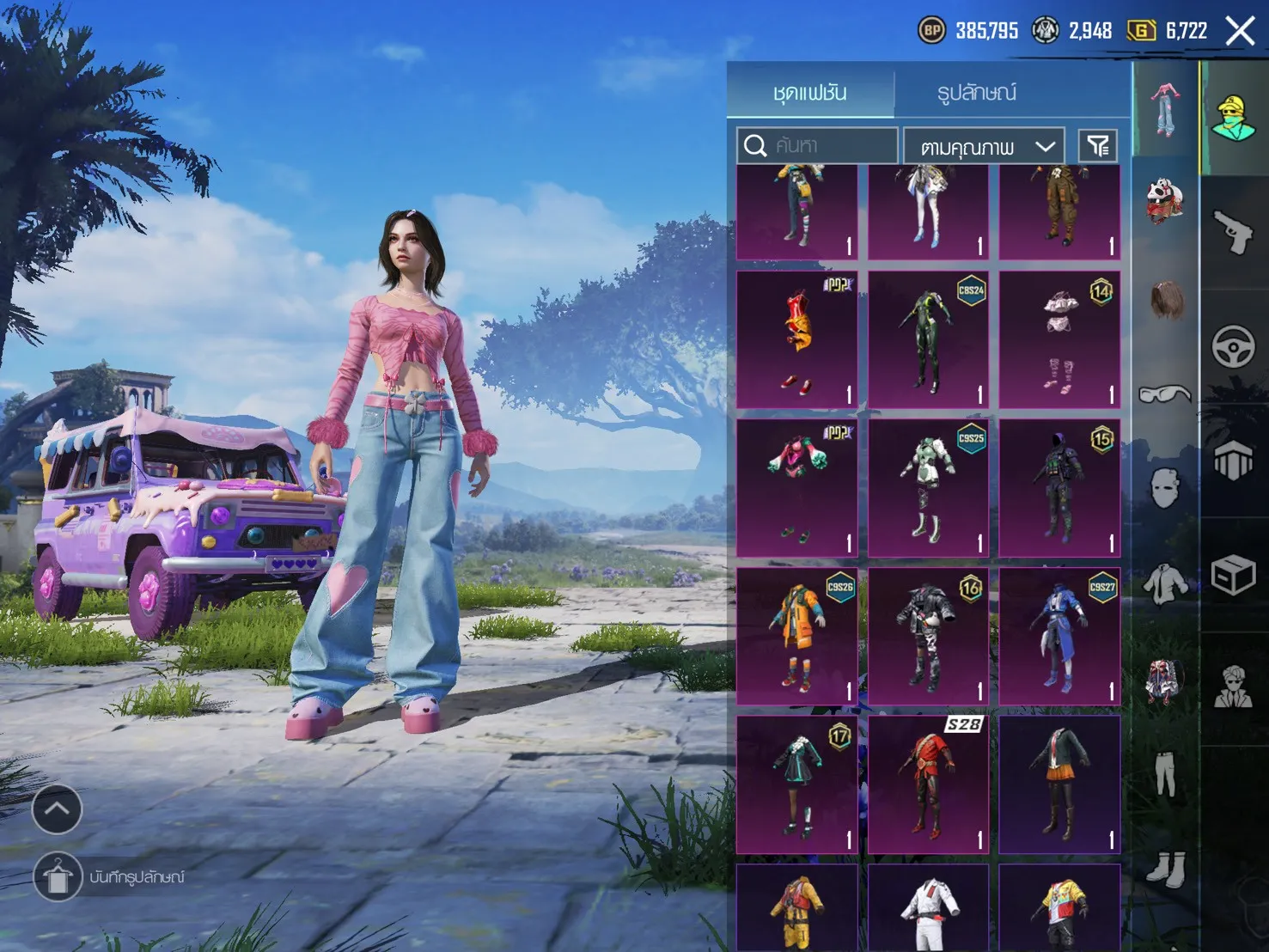The height and width of the screenshot is (952, 1269).
Task: Open the steering wheel vehicle section
Action: coord(1234,347)
